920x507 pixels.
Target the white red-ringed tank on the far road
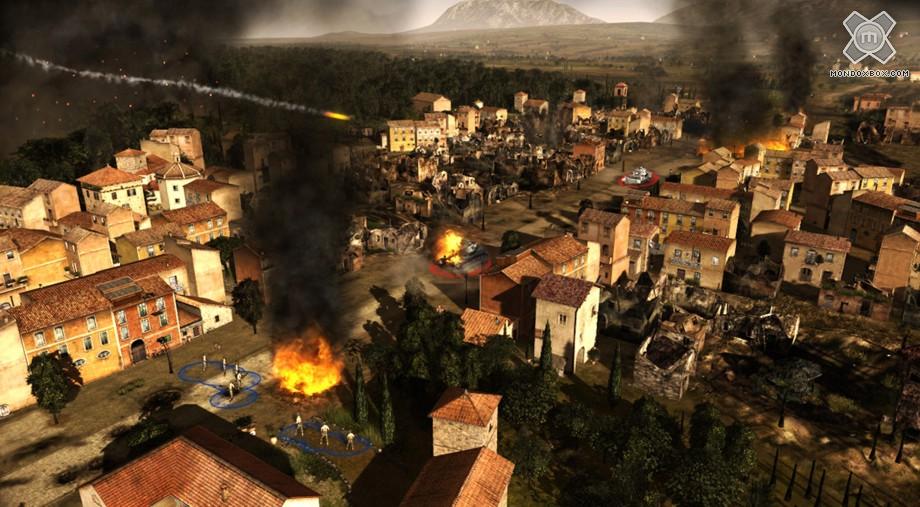[638, 178]
